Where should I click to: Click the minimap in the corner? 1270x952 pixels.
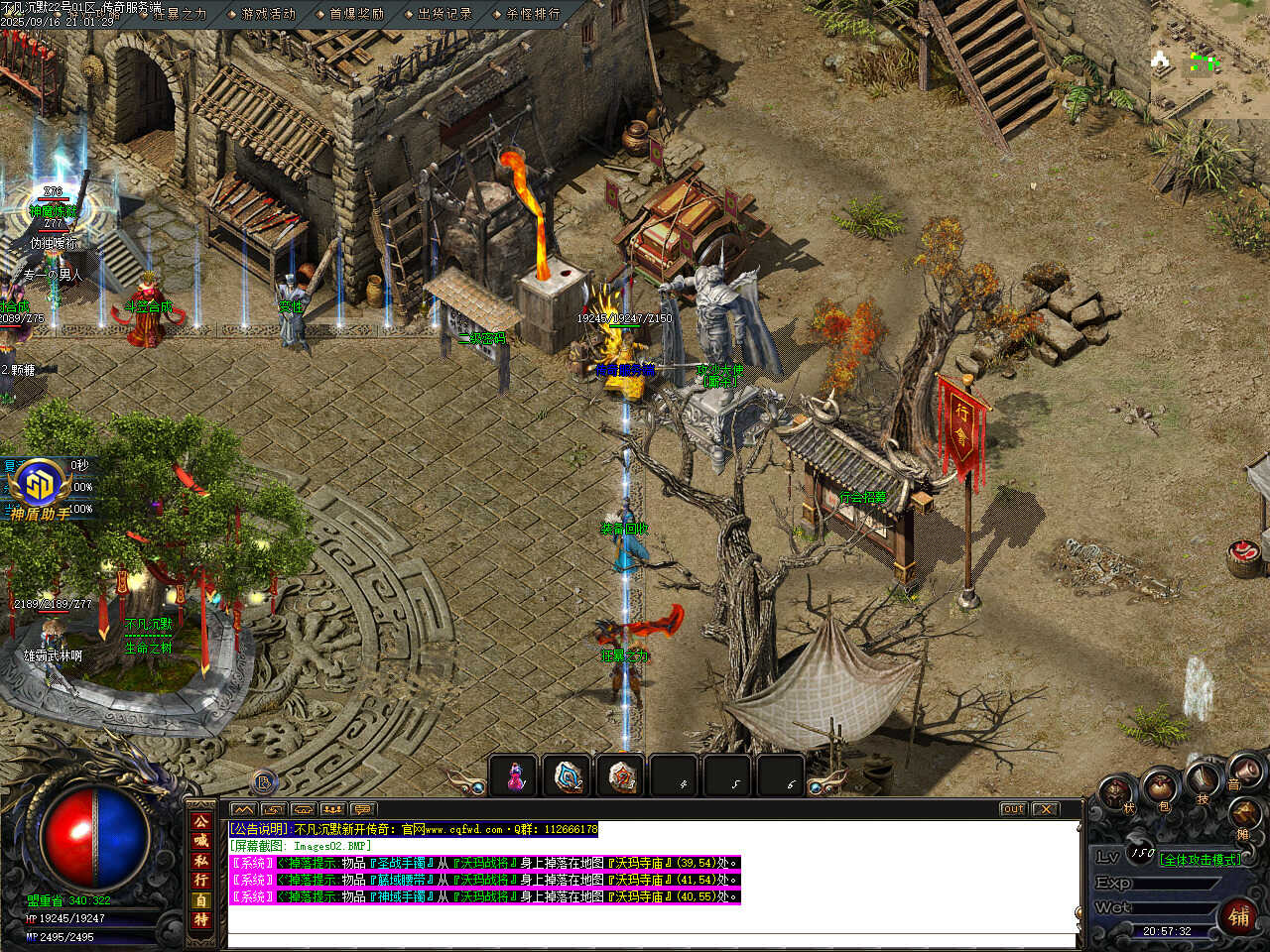point(1209,58)
